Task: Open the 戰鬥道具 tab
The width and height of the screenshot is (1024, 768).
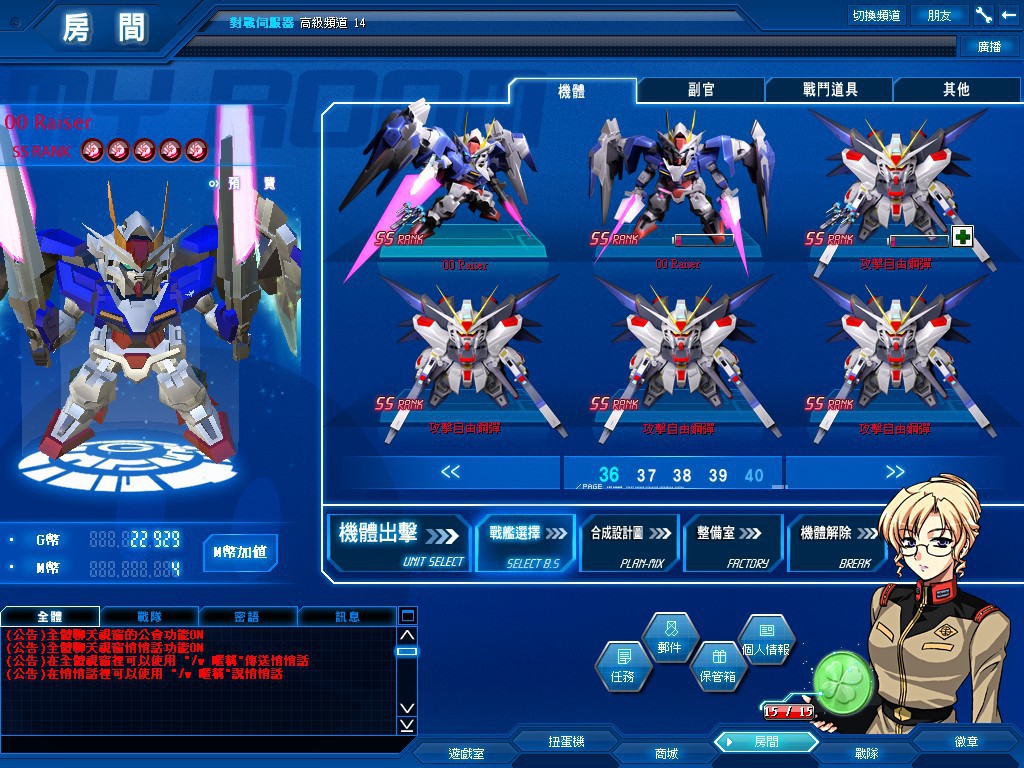Action: tap(829, 90)
